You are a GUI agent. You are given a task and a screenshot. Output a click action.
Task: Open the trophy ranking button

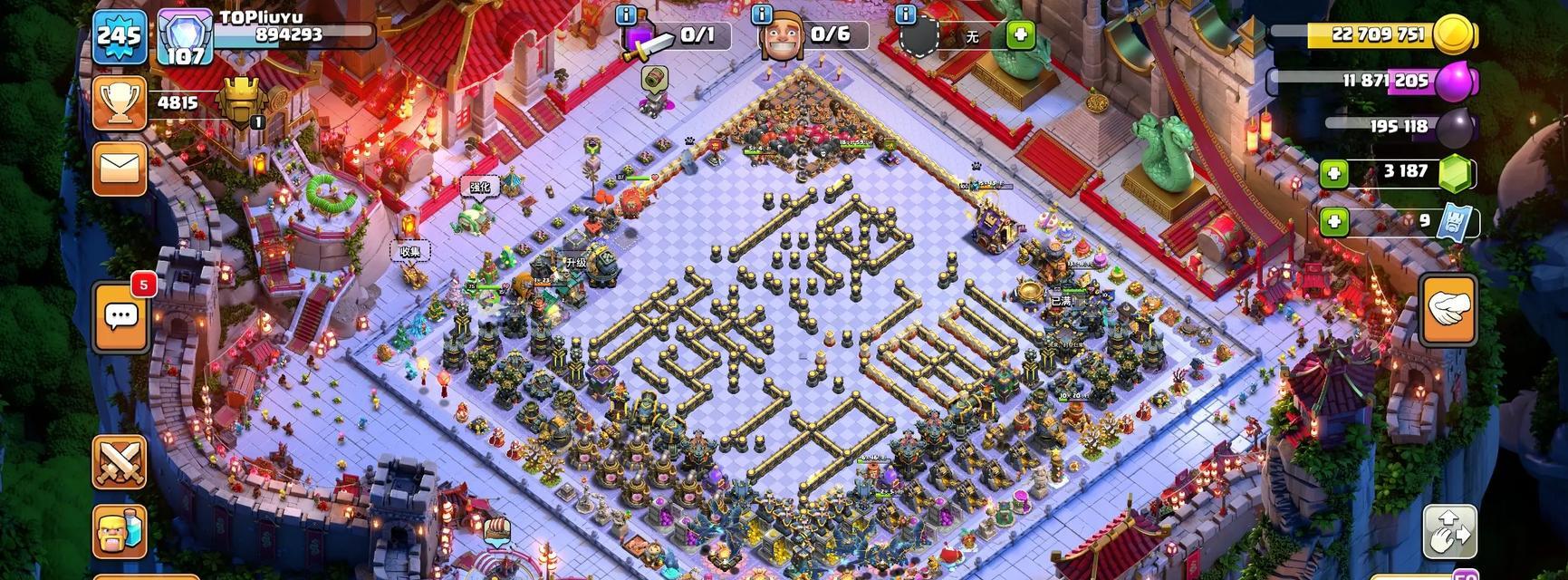pos(119,103)
